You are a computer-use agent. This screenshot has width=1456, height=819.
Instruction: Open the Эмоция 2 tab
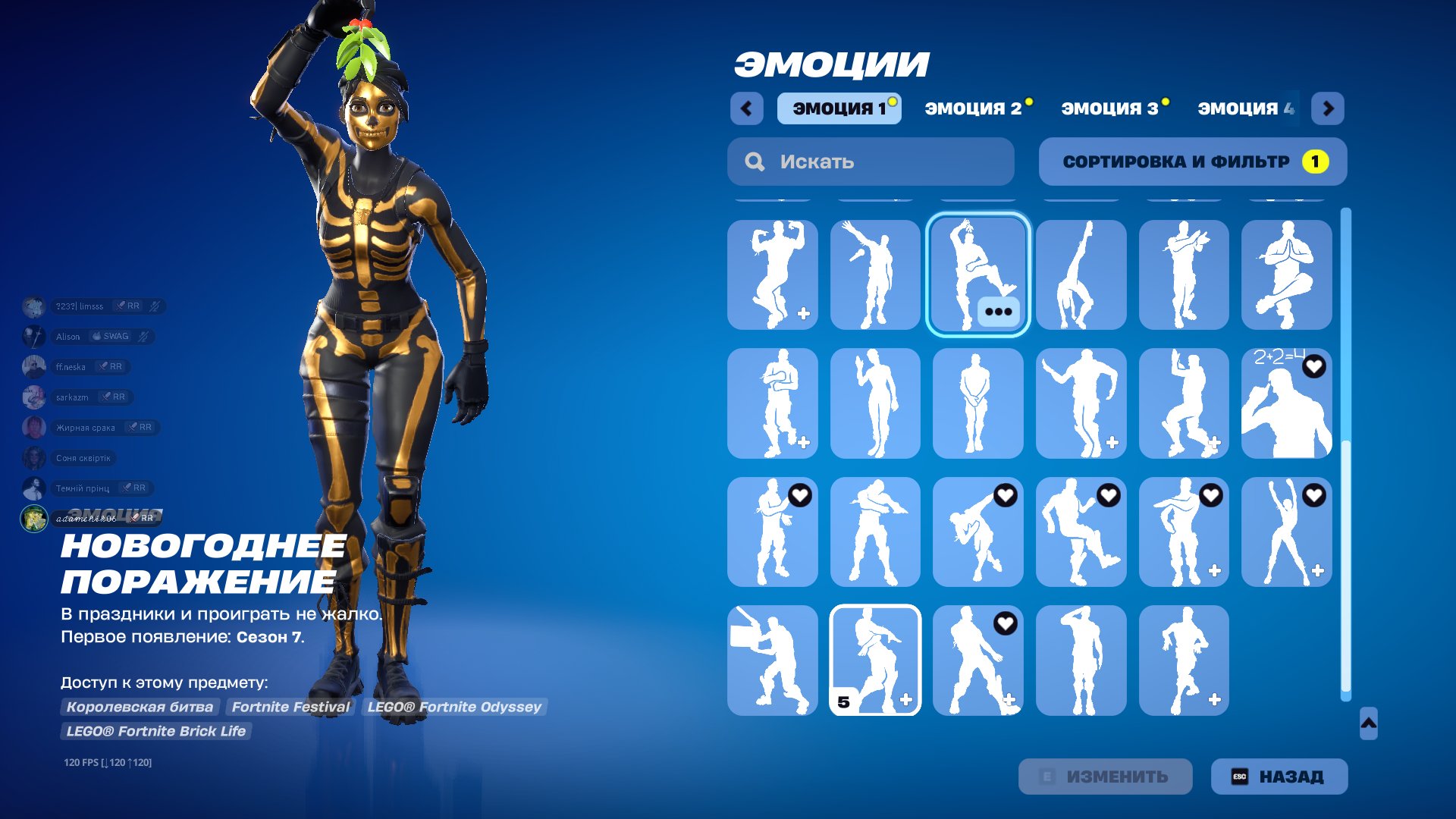pyautogui.click(x=974, y=108)
